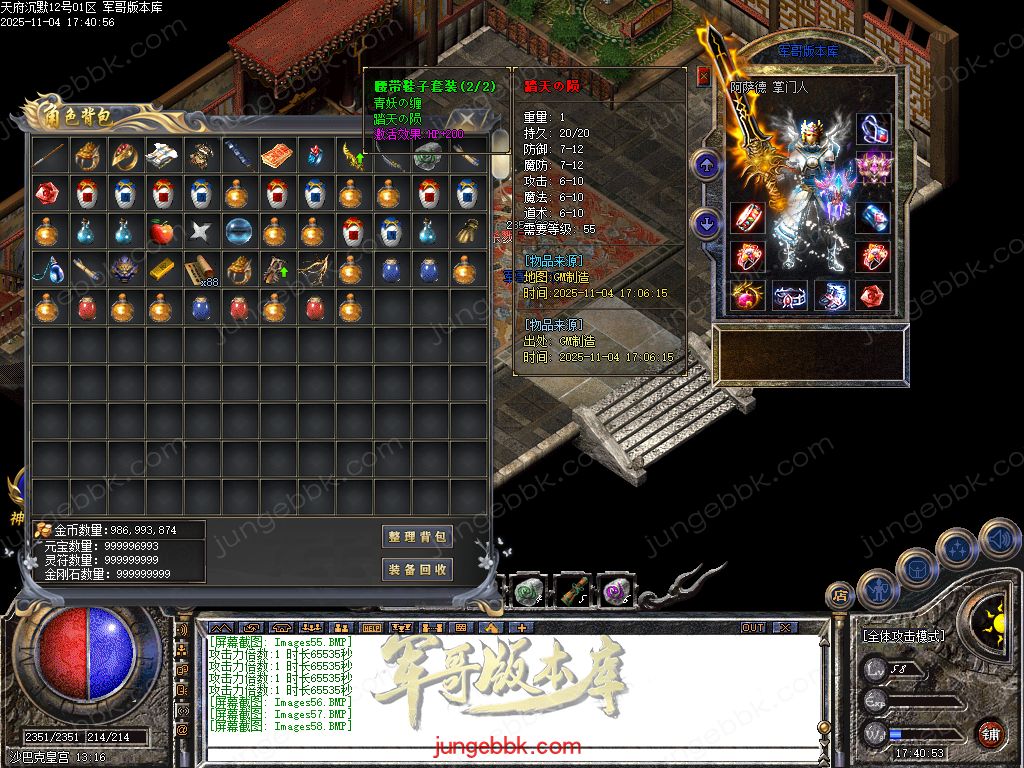Go to previous page with up arrow
1024x768 pixels.
click(x=707, y=165)
